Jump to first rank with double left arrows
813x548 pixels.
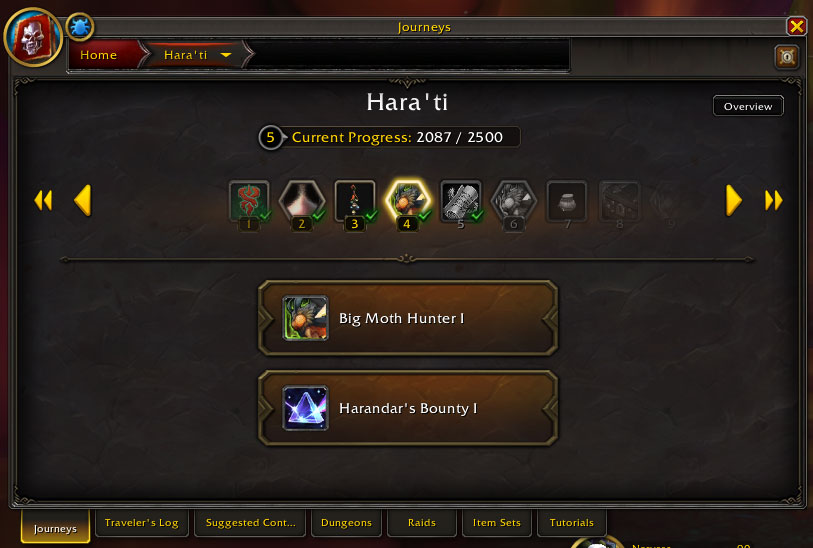click(43, 201)
